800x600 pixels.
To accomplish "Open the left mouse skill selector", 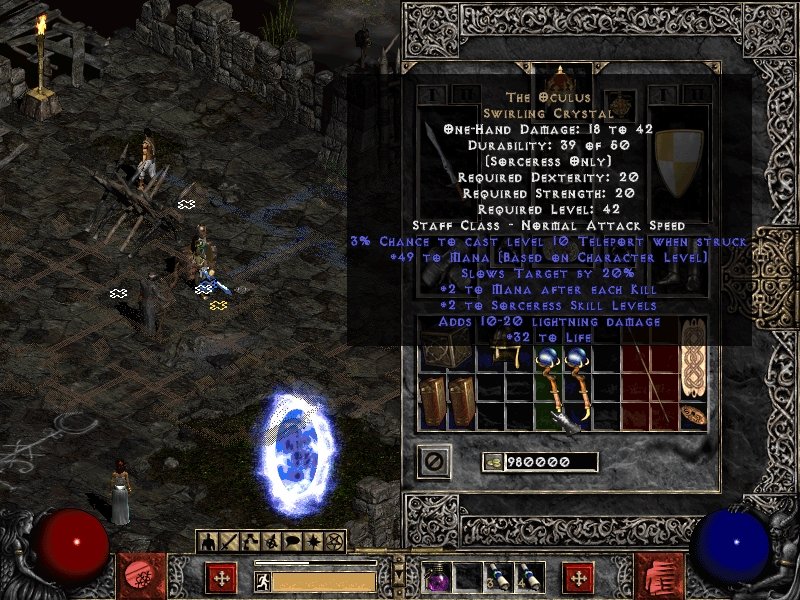I will (221, 577).
